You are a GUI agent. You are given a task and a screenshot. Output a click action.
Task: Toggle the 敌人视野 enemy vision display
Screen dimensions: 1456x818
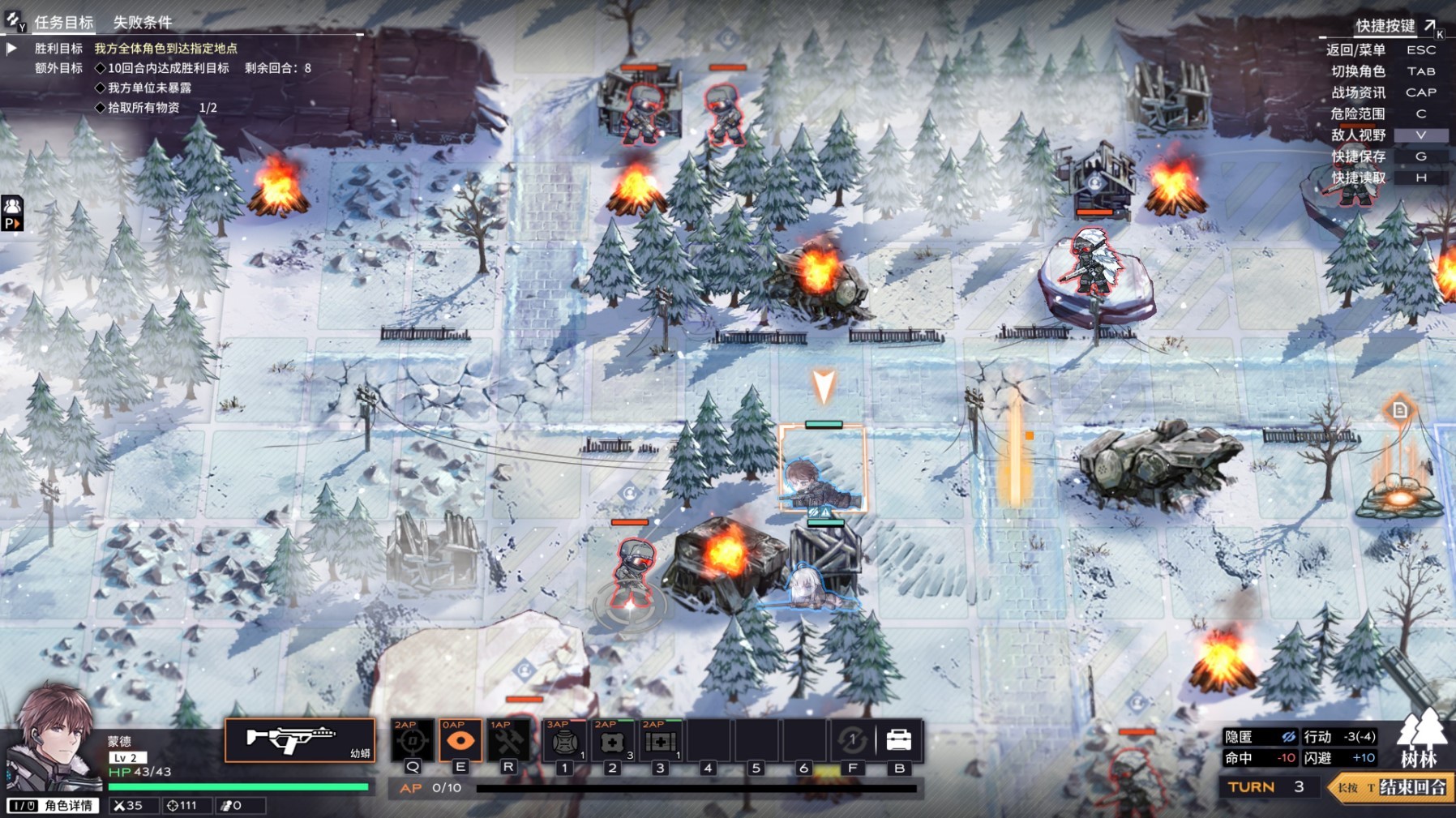(x=1358, y=135)
